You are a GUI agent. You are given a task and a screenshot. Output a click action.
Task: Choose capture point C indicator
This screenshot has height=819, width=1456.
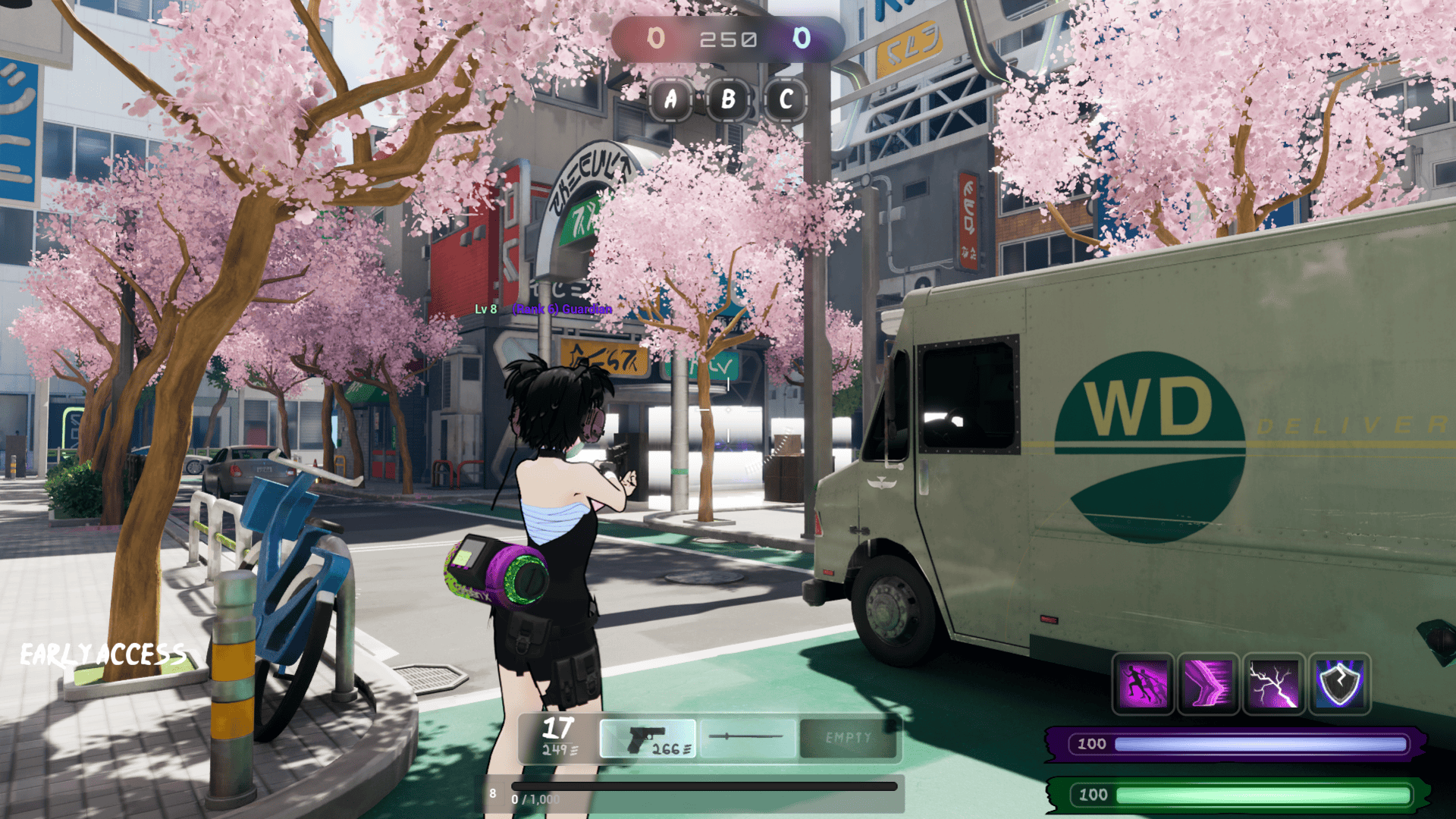pos(786,99)
